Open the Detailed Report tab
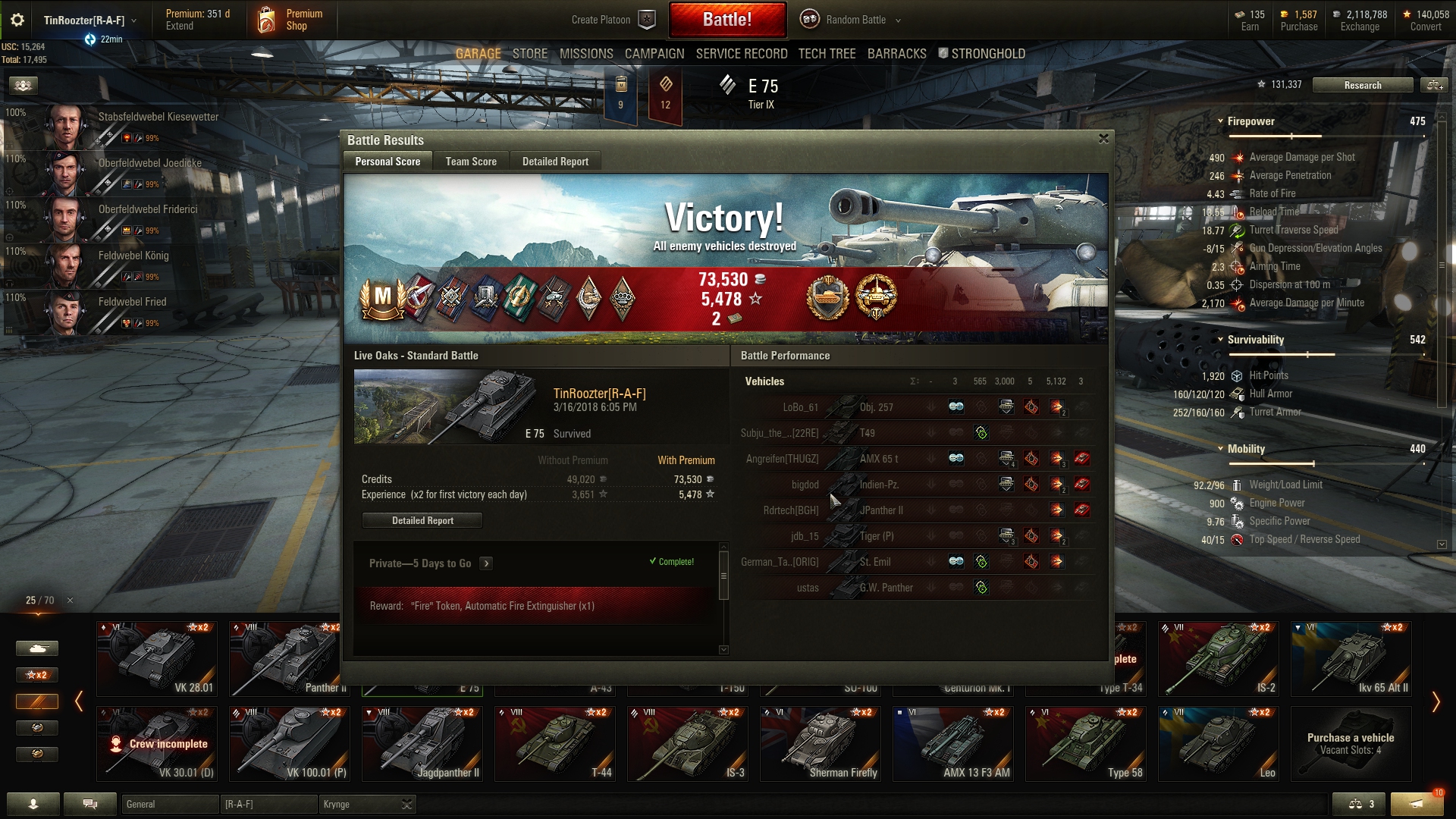The height and width of the screenshot is (819, 1456). point(555,162)
